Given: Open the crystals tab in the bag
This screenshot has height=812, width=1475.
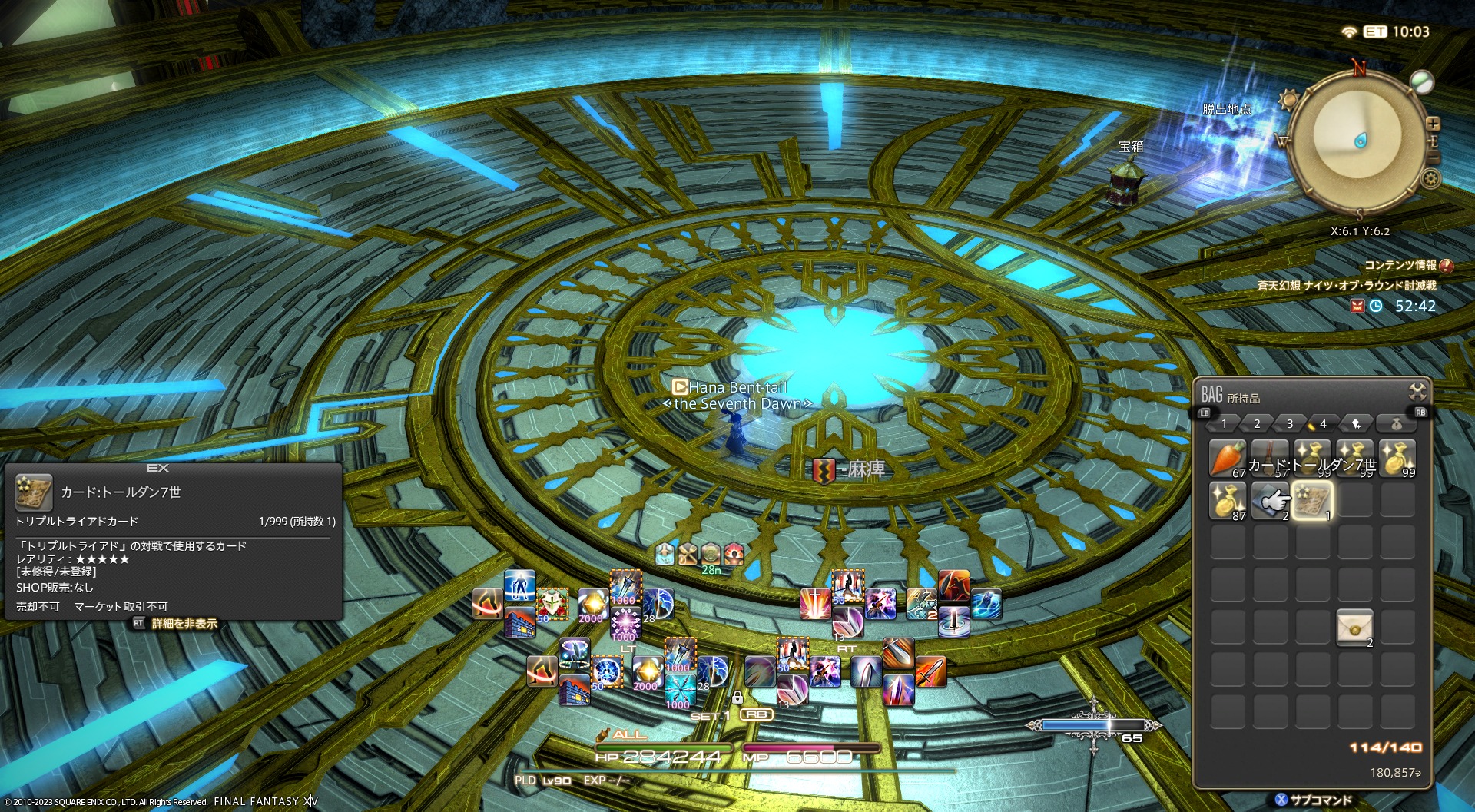Looking at the screenshot, I should (1356, 424).
